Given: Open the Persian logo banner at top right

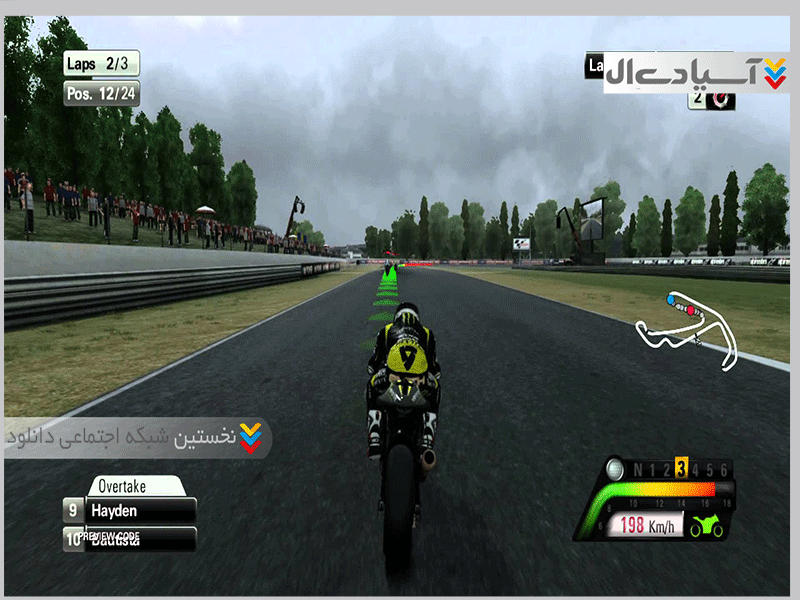Looking at the screenshot, I should pos(697,72).
